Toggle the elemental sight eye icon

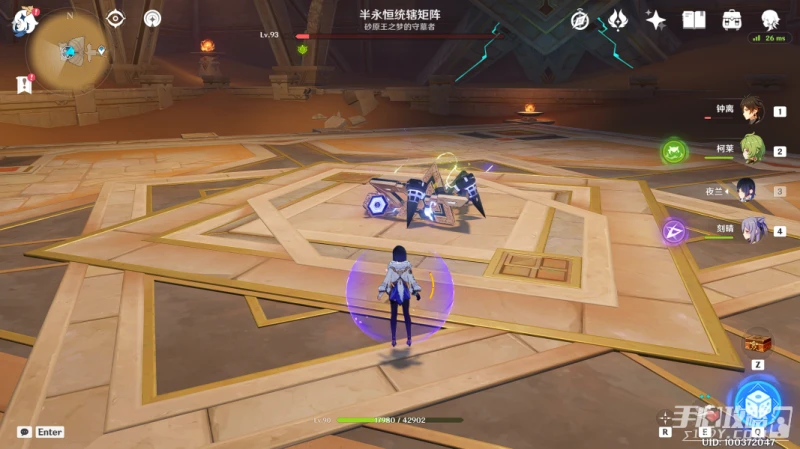(116, 18)
